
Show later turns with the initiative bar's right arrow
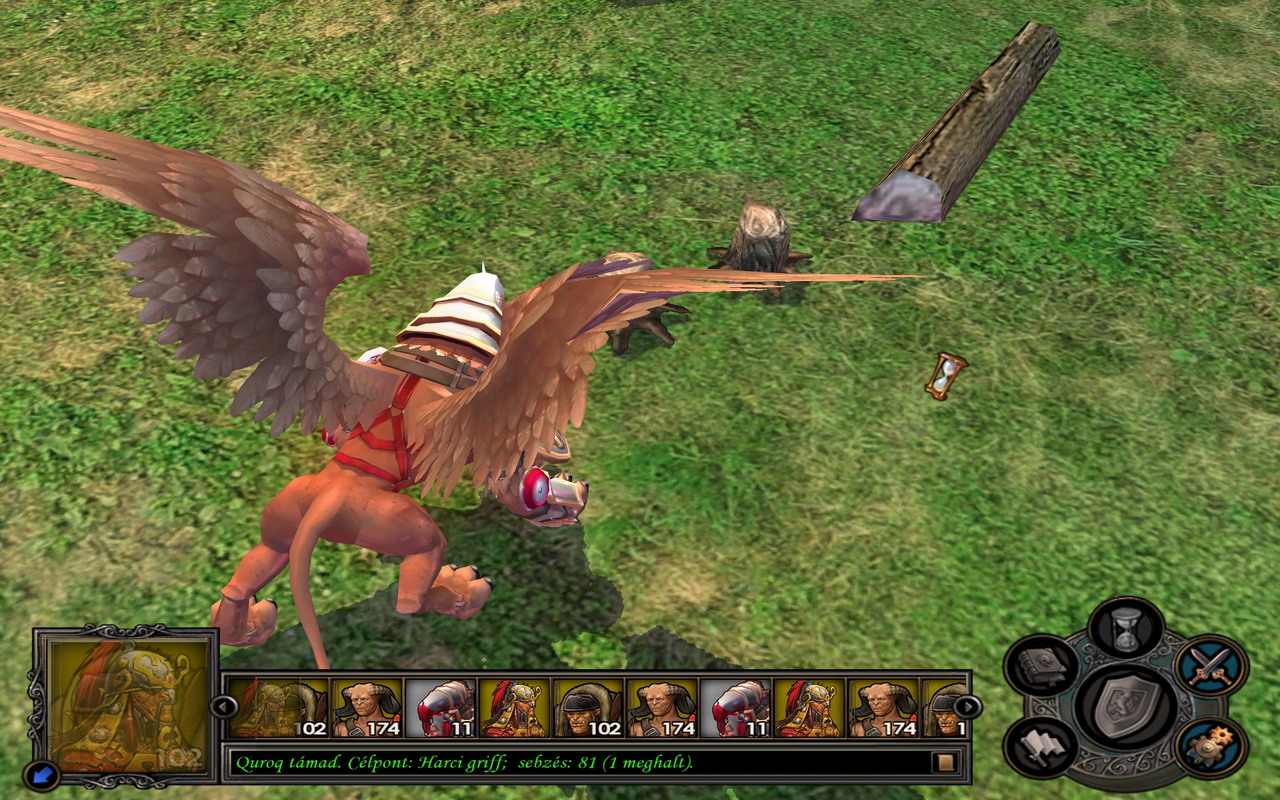coord(967,707)
